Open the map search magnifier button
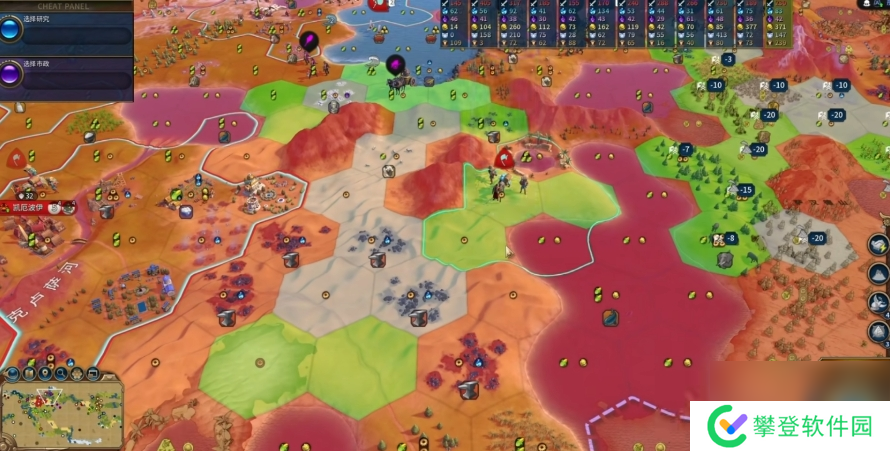 coord(62,374)
